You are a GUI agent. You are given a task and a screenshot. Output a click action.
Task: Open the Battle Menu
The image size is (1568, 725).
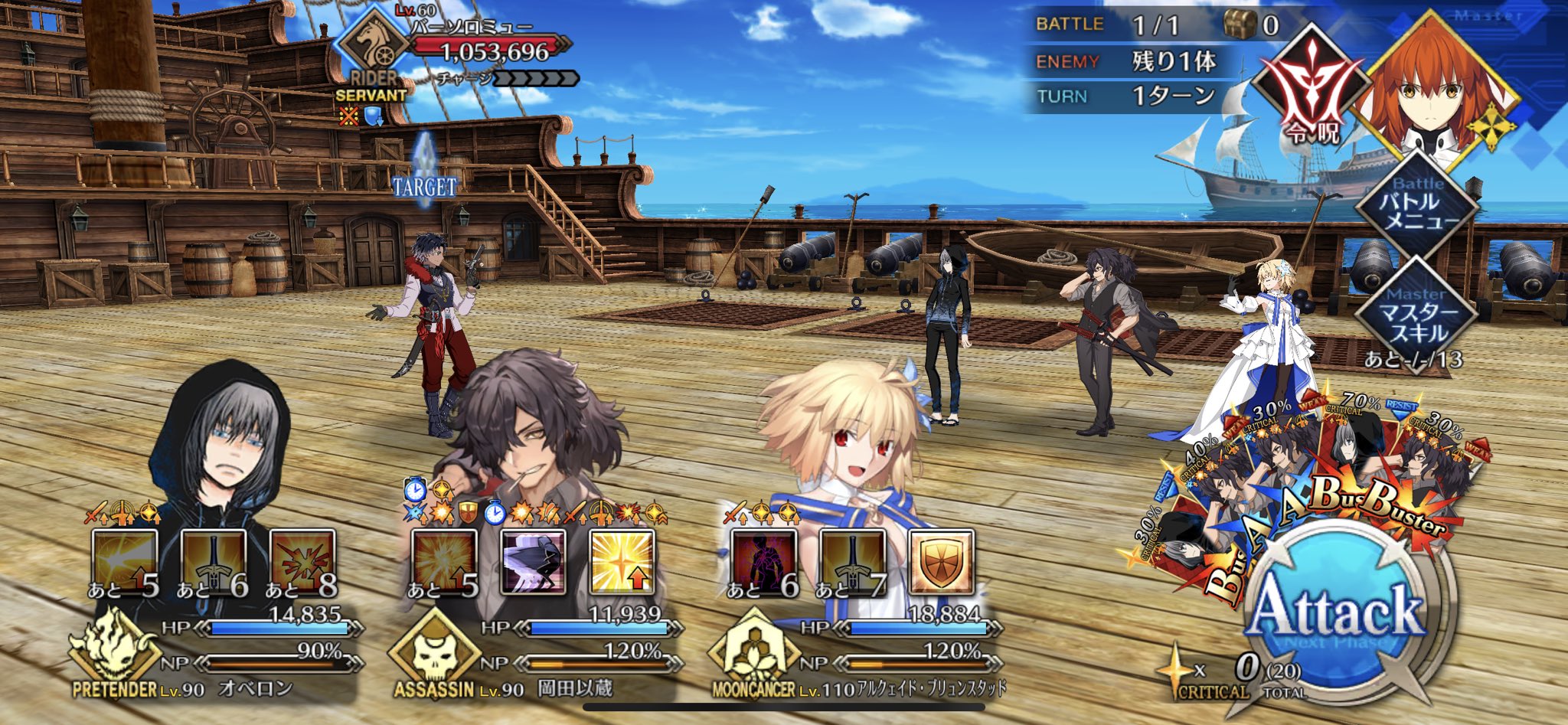click(1418, 204)
